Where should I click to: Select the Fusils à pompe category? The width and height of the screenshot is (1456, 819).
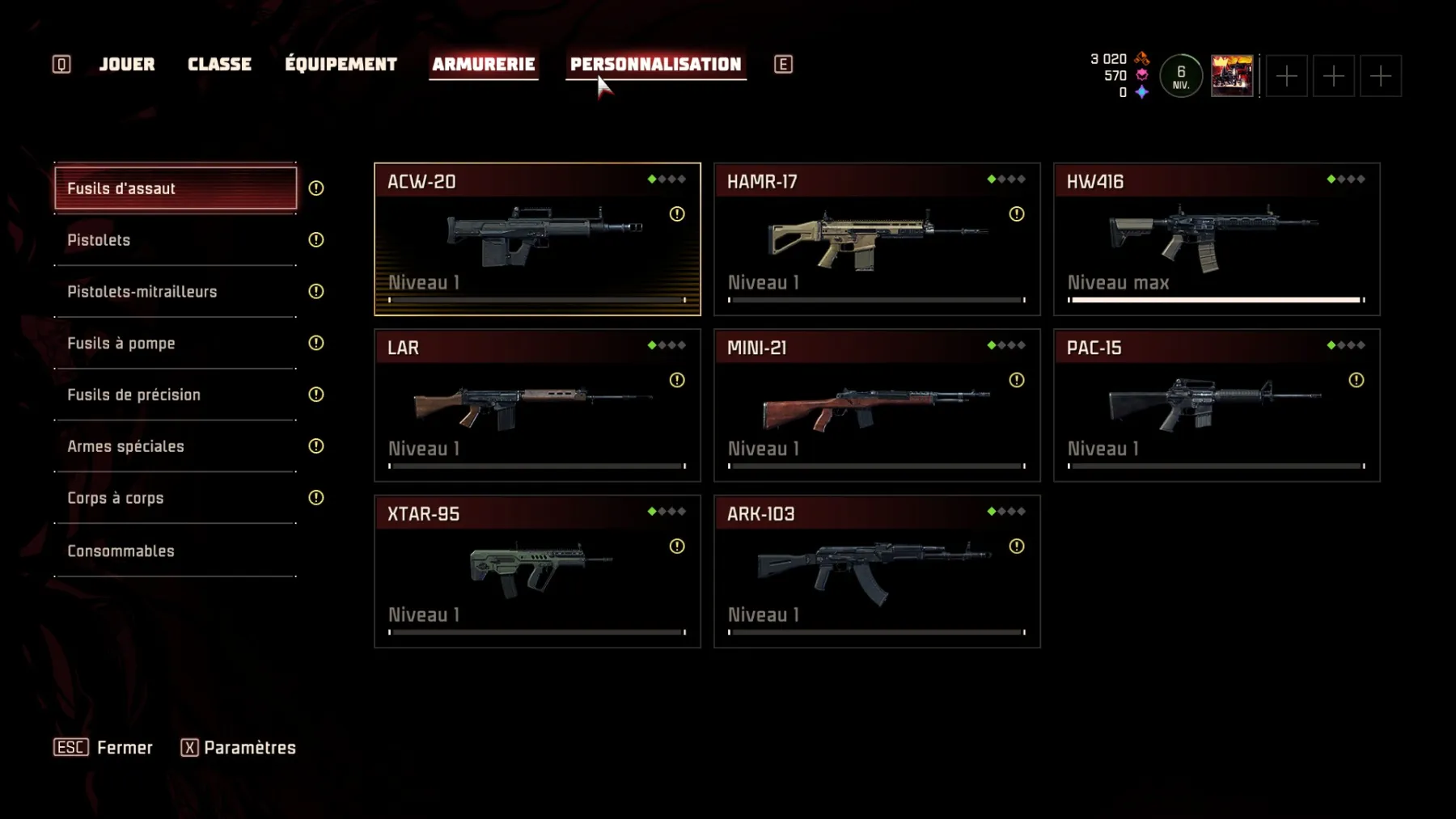coord(176,344)
